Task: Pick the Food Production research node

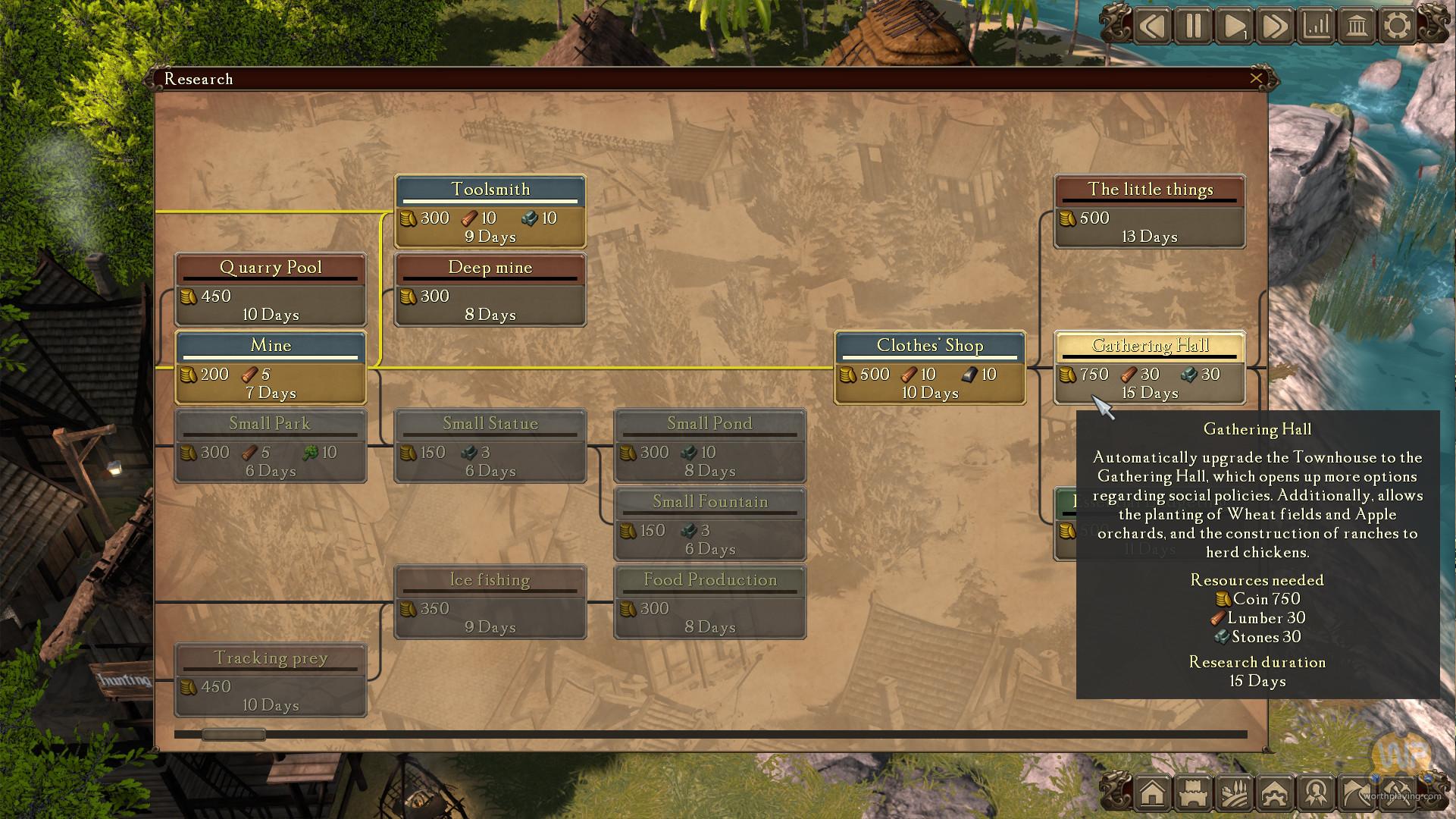Action: (709, 602)
